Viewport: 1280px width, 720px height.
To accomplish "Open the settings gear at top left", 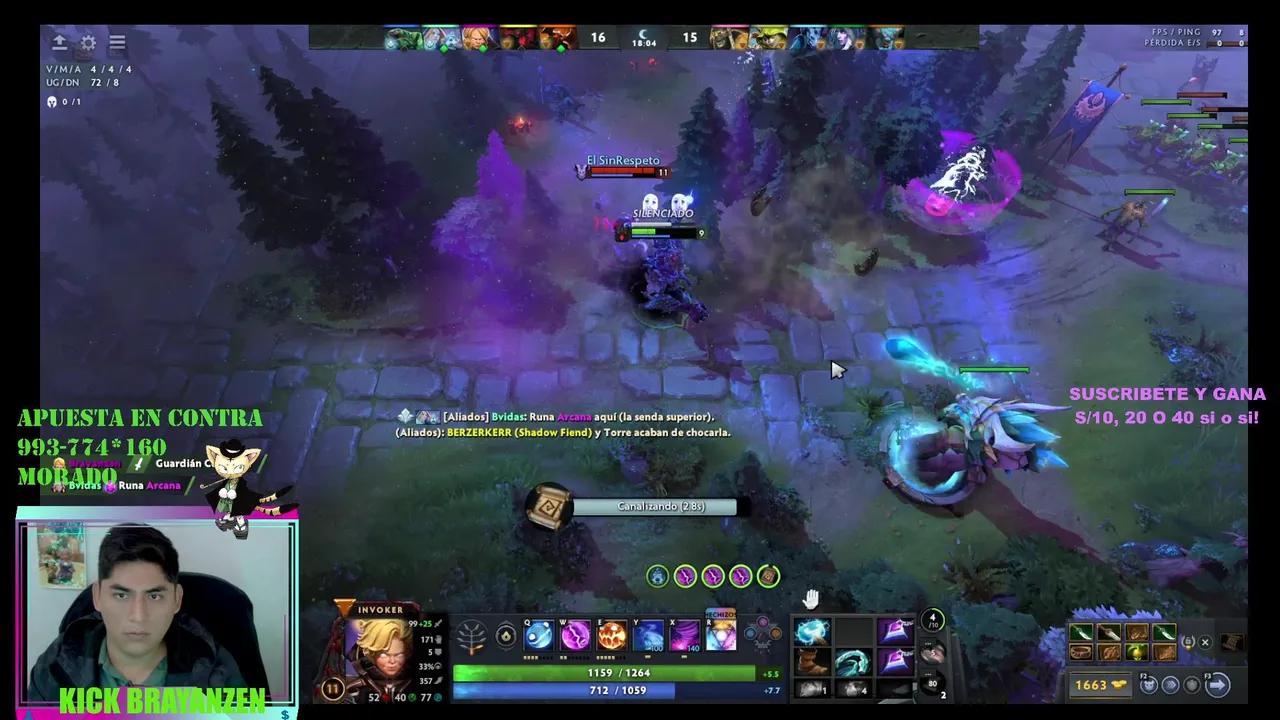I will [88, 42].
